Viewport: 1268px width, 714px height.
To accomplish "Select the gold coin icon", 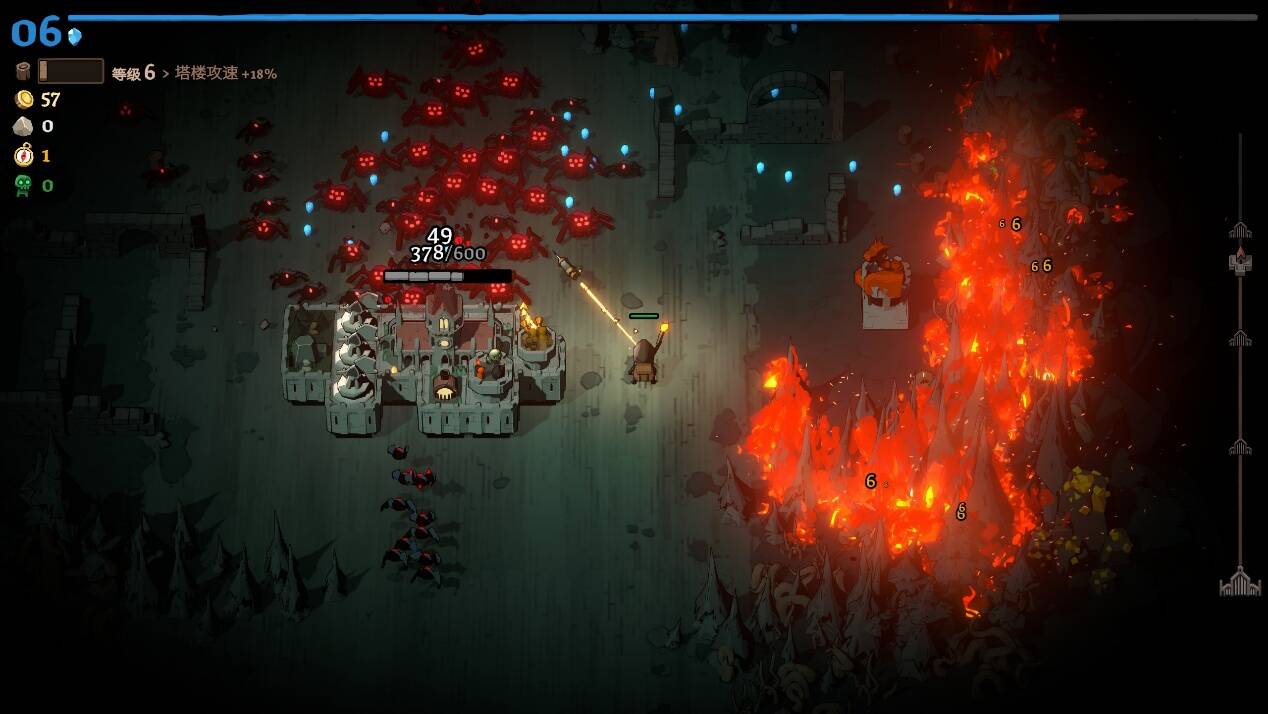I will [23, 99].
